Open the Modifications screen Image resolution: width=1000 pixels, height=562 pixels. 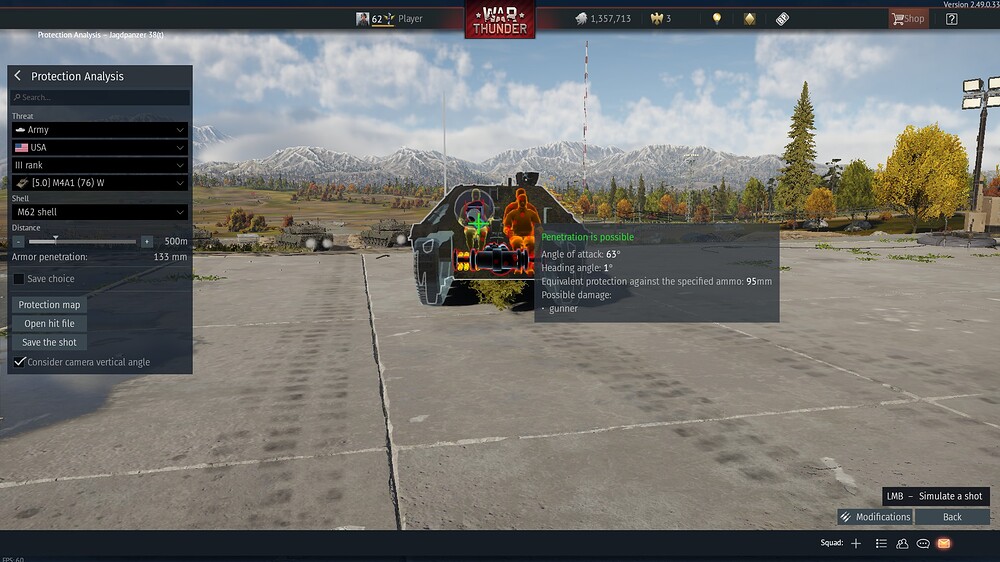pyautogui.click(x=875, y=517)
